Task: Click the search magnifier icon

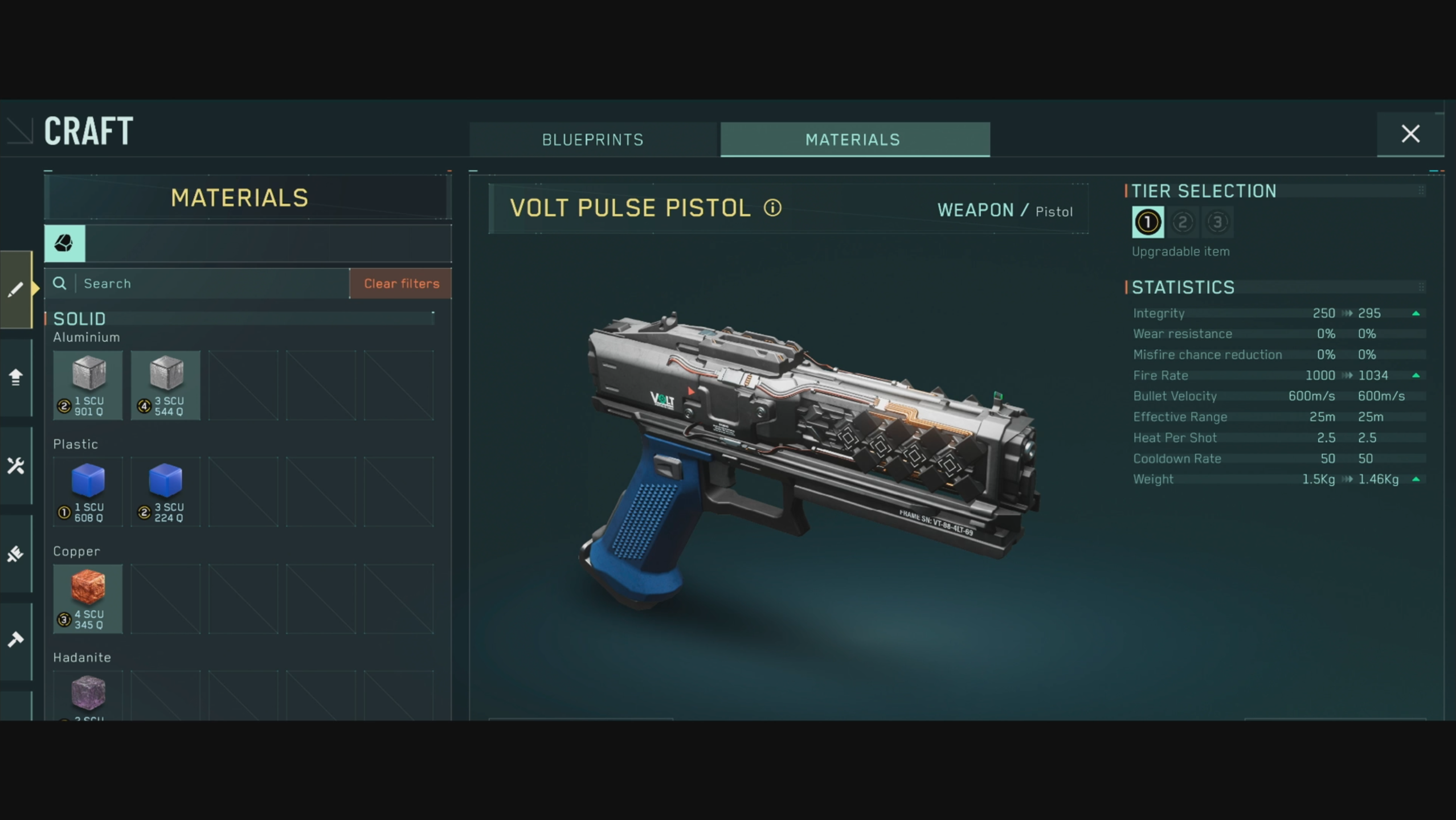Action: pyautogui.click(x=60, y=283)
